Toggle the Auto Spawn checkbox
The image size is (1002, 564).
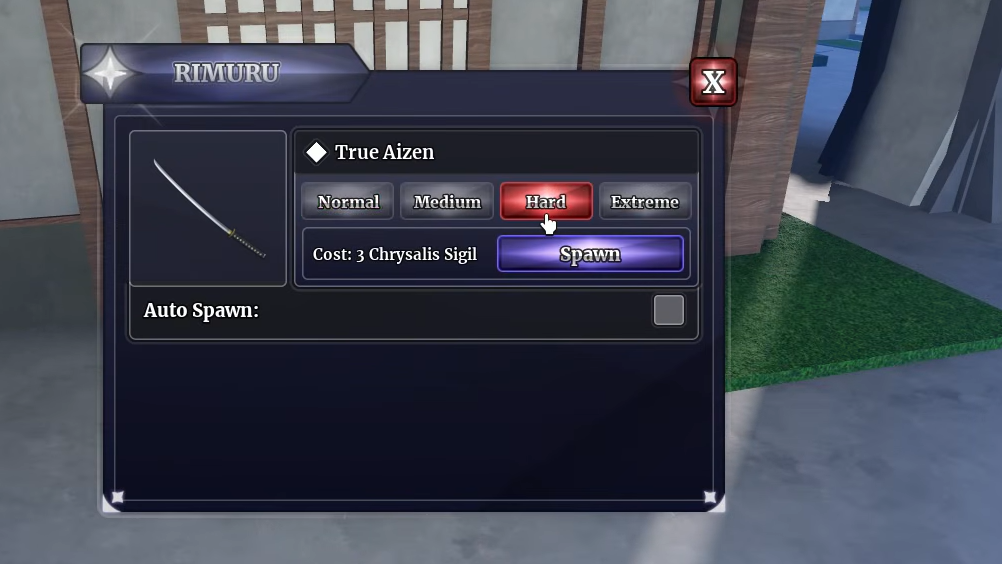click(x=668, y=310)
